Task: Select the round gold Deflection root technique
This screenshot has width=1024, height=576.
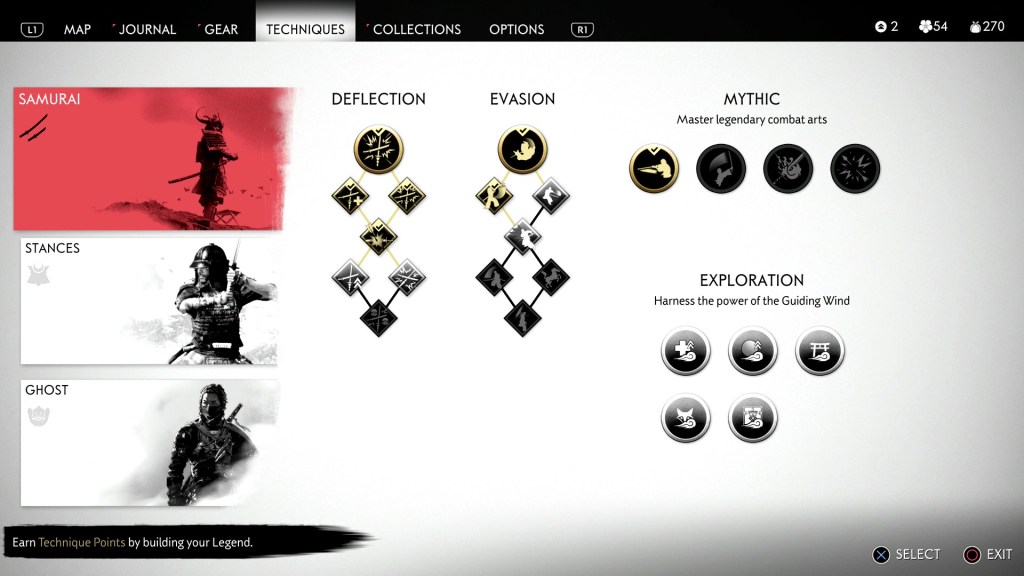Action: coord(378,150)
